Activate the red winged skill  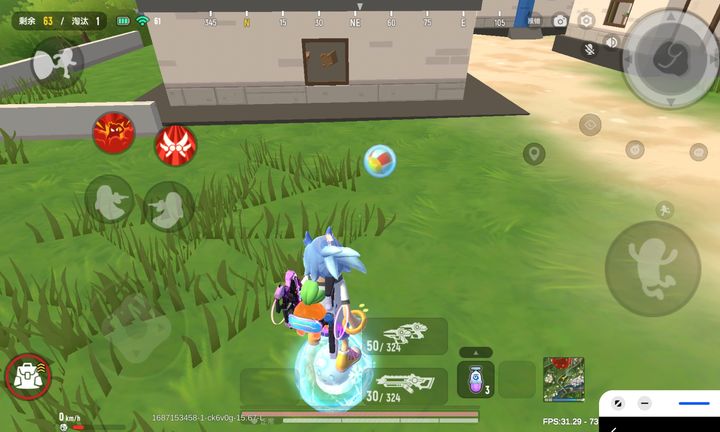(x=175, y=146)
